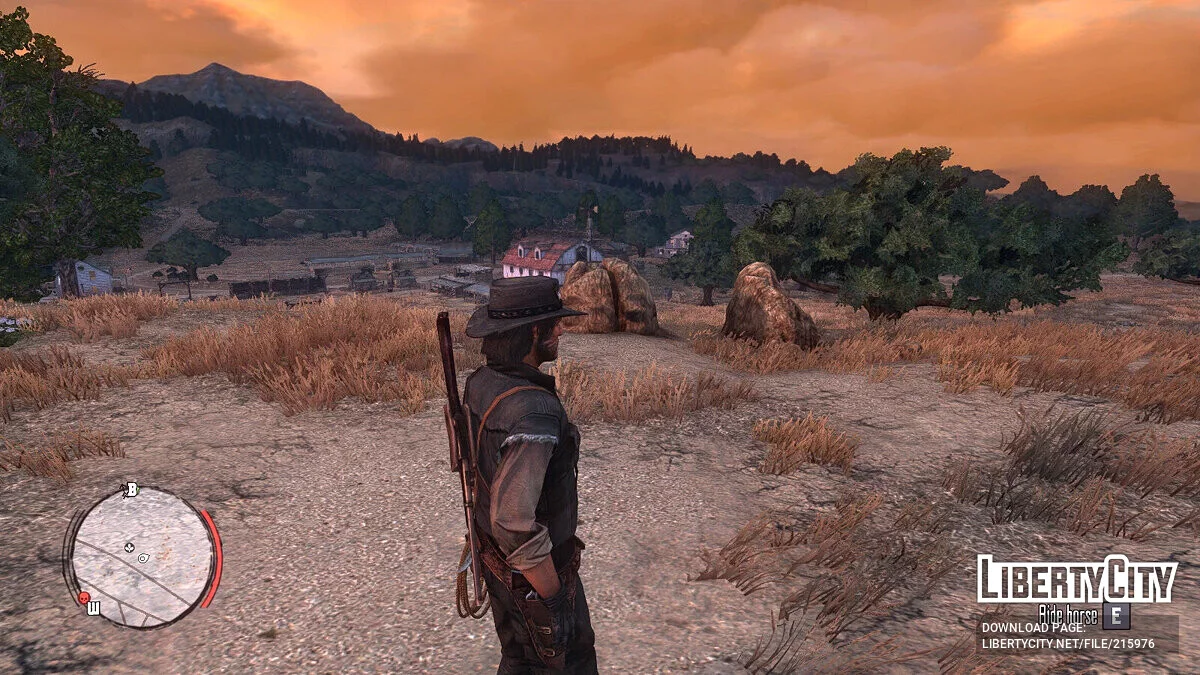Click the LibertyCity logo watermark
Image resolution: width=1200 pixels, height=675 pixels.
1077,580
